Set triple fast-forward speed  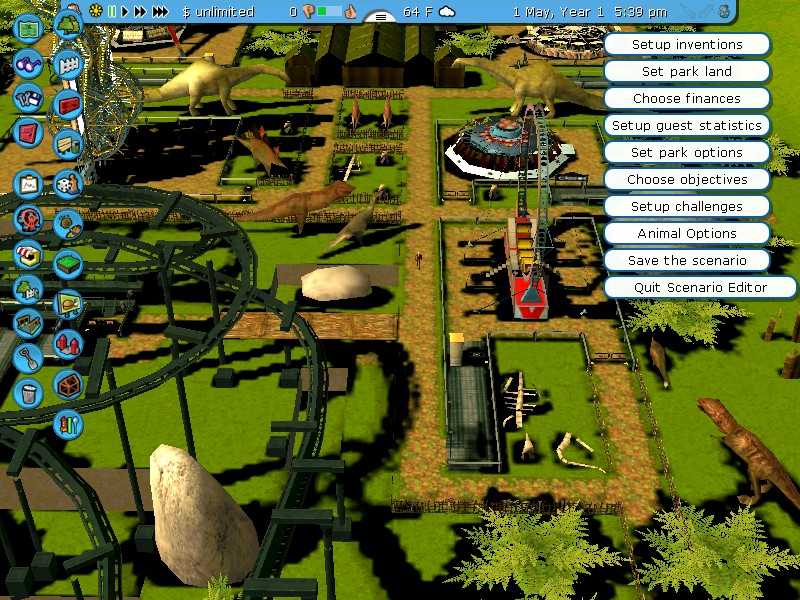pos(161,12)
